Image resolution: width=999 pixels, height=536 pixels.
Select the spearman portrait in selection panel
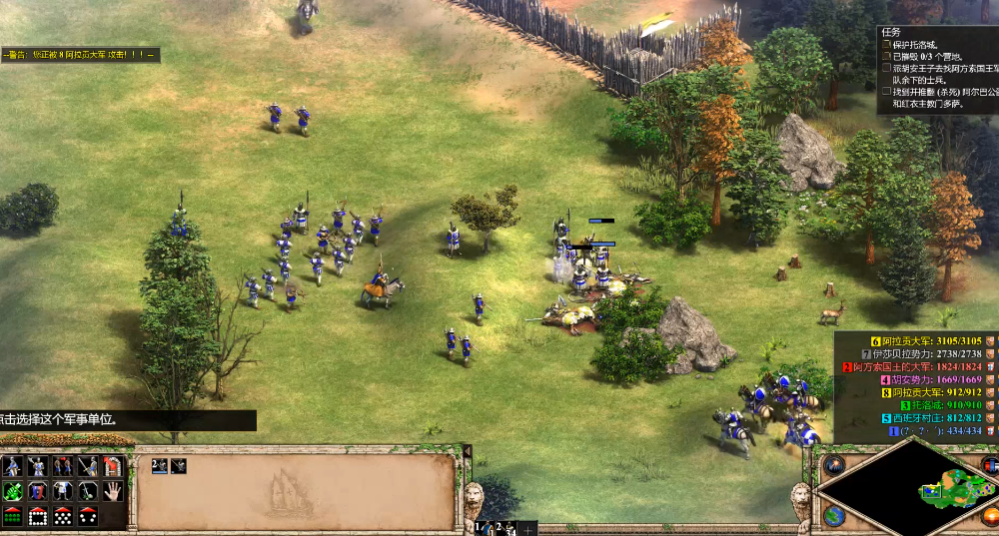pyautogui.click(x=177, y=465)
